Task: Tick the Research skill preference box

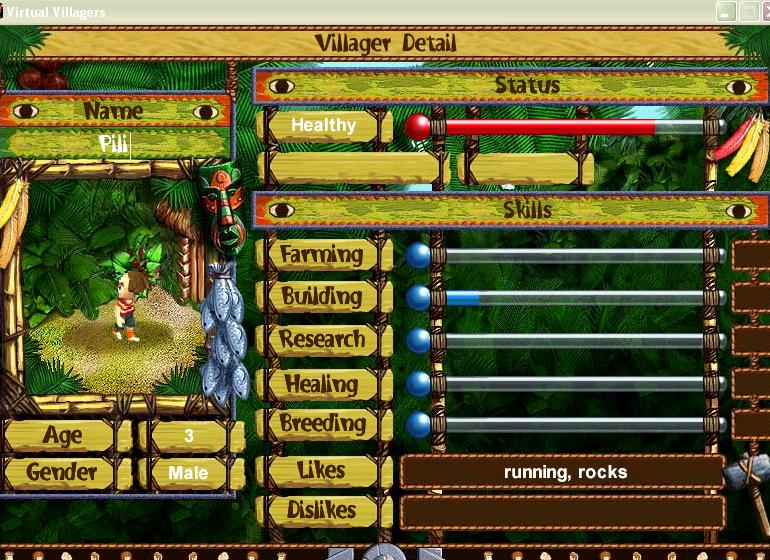Action: [751, 340]
